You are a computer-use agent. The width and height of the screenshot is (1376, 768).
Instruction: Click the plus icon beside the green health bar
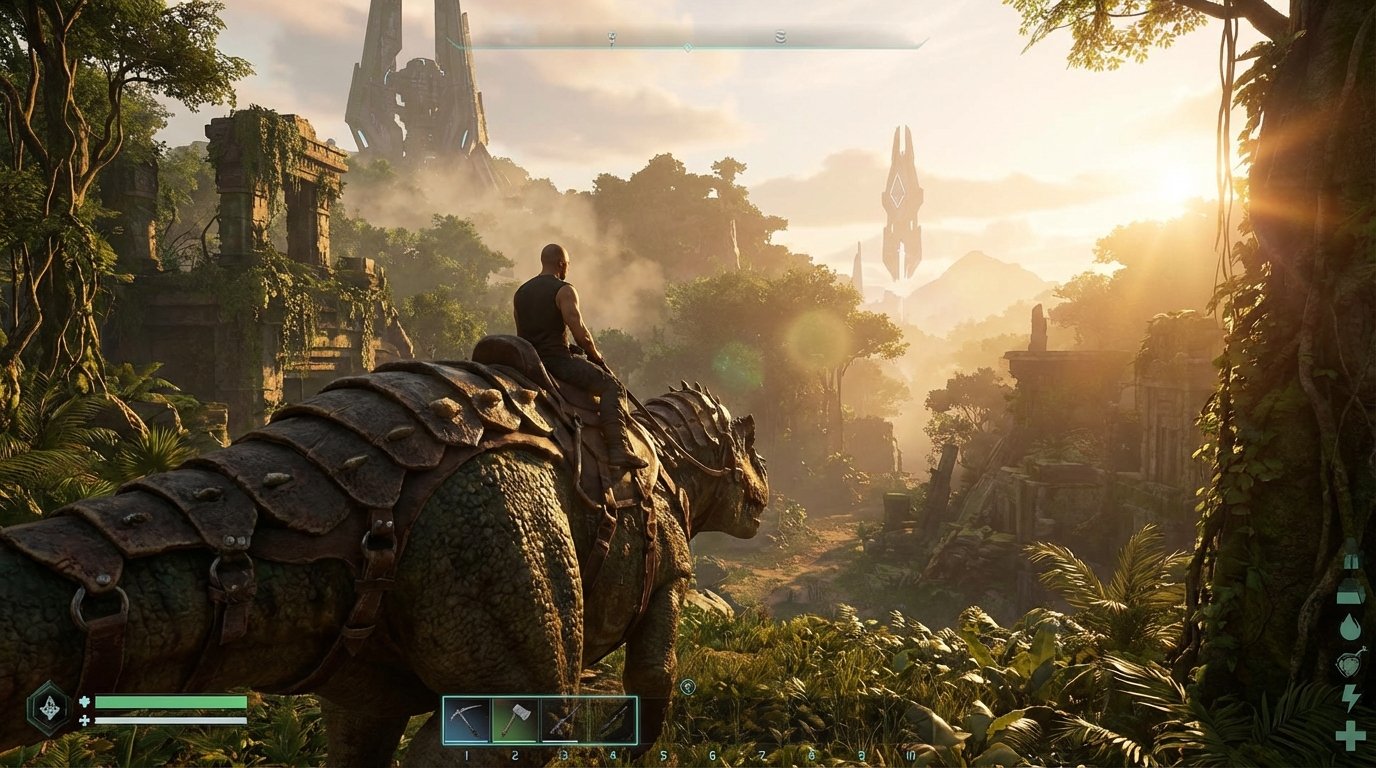click(x=85, y=702)
